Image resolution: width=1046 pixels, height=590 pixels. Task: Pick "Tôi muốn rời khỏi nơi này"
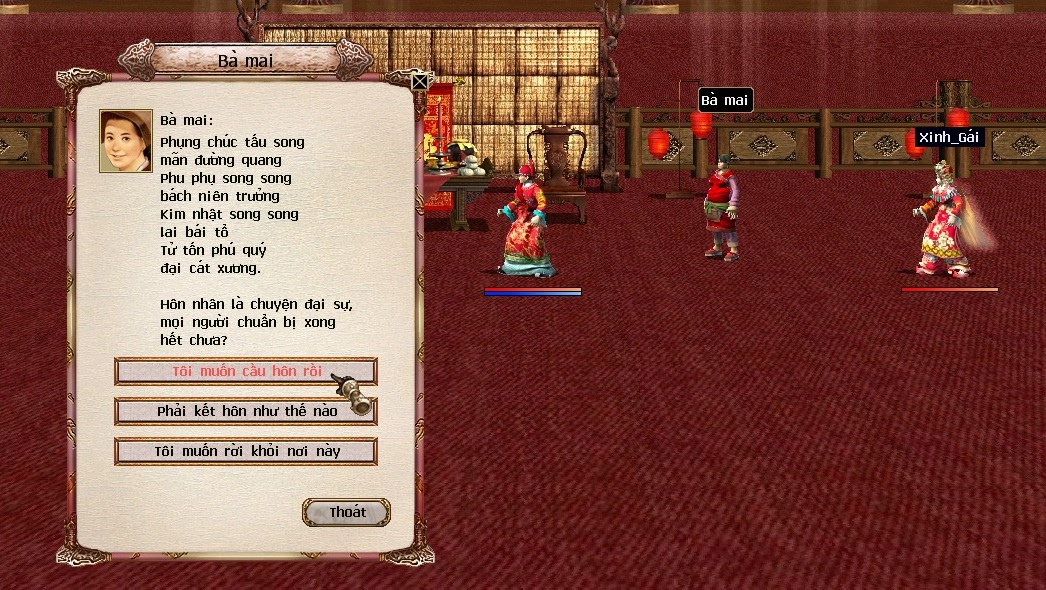246,451
